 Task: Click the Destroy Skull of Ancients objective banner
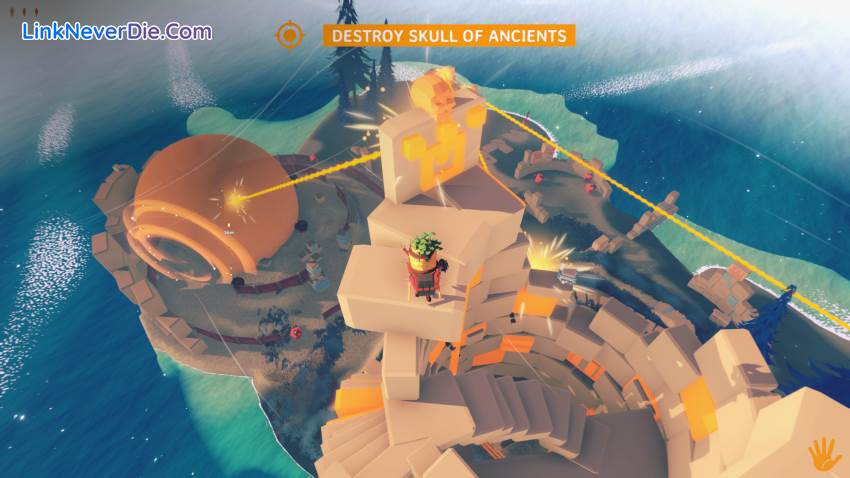(448, 36)
